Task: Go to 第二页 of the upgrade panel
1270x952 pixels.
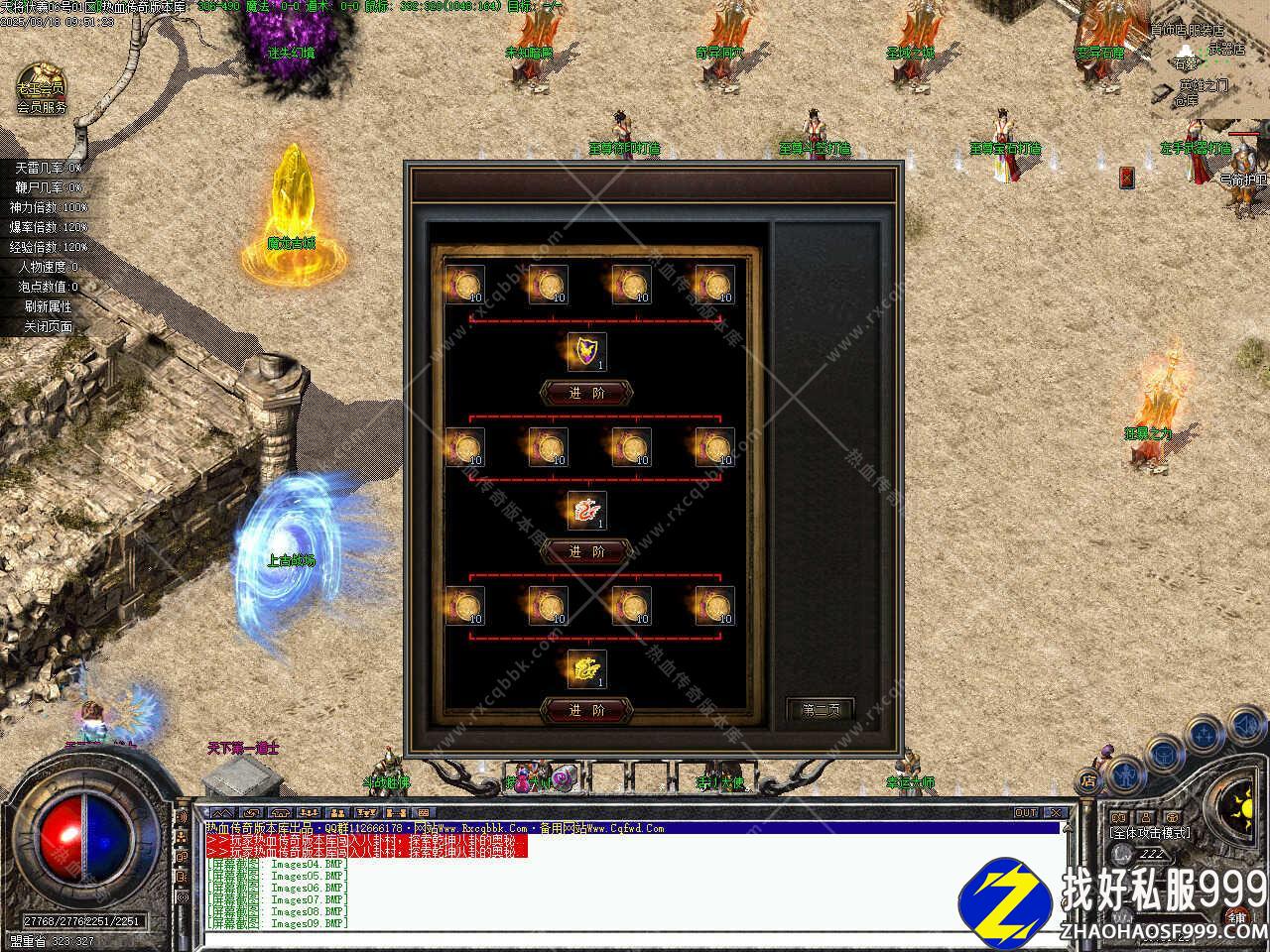Action: [x=821, y=710]
